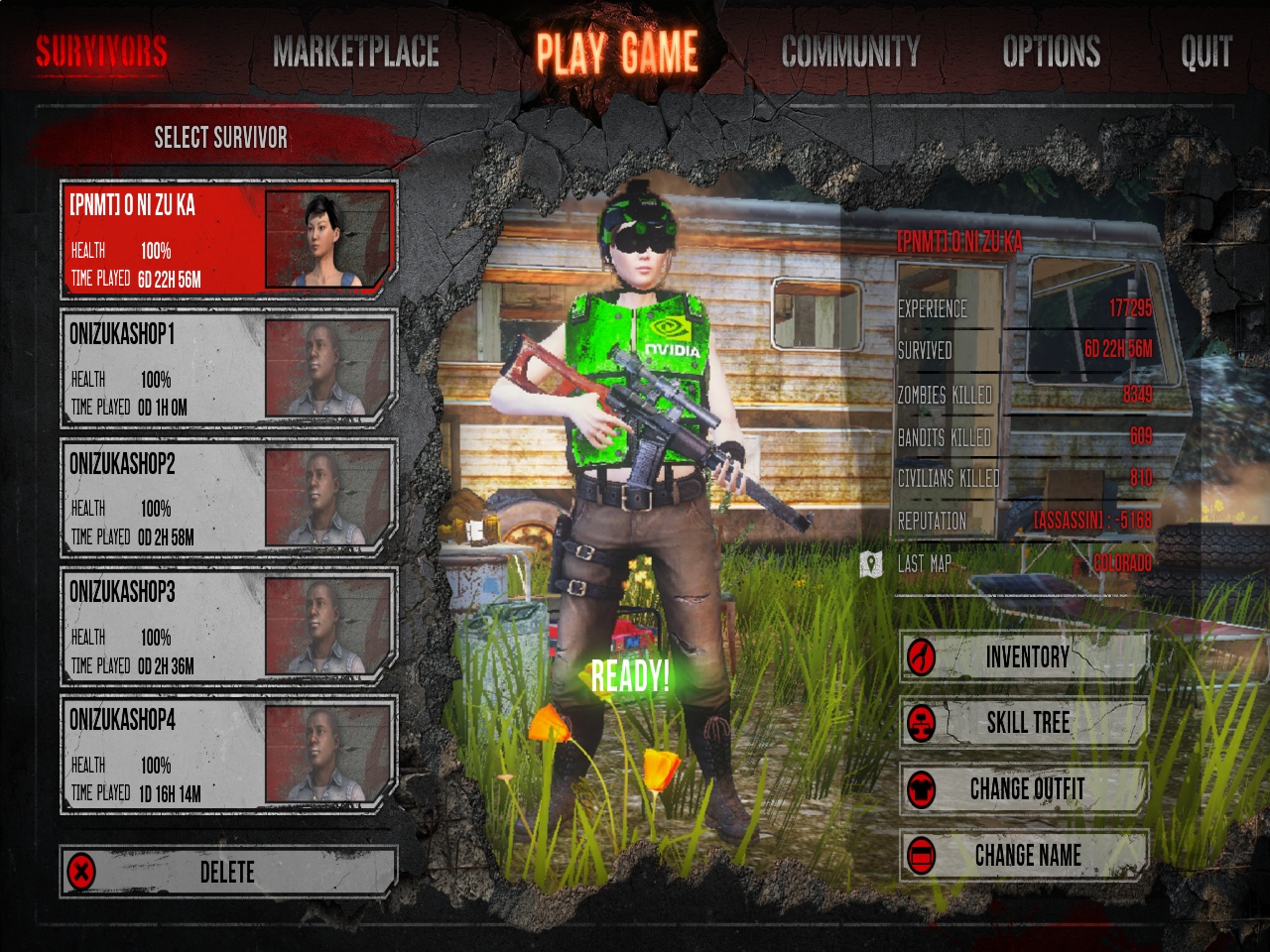Select the [PNMT] O NI ZU KA survivor
This screenshot has width=1270, height=952.
pos(228,239)
